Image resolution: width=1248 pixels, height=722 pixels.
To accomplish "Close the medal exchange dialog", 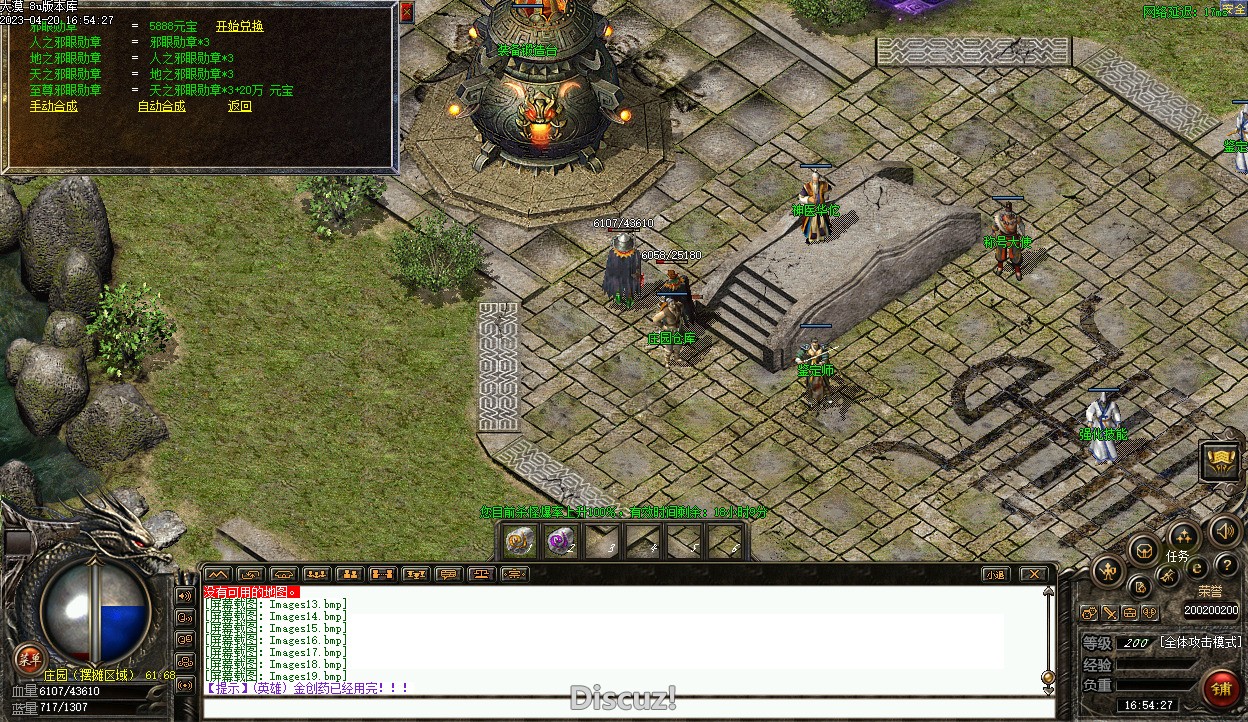I will point(406,12).
